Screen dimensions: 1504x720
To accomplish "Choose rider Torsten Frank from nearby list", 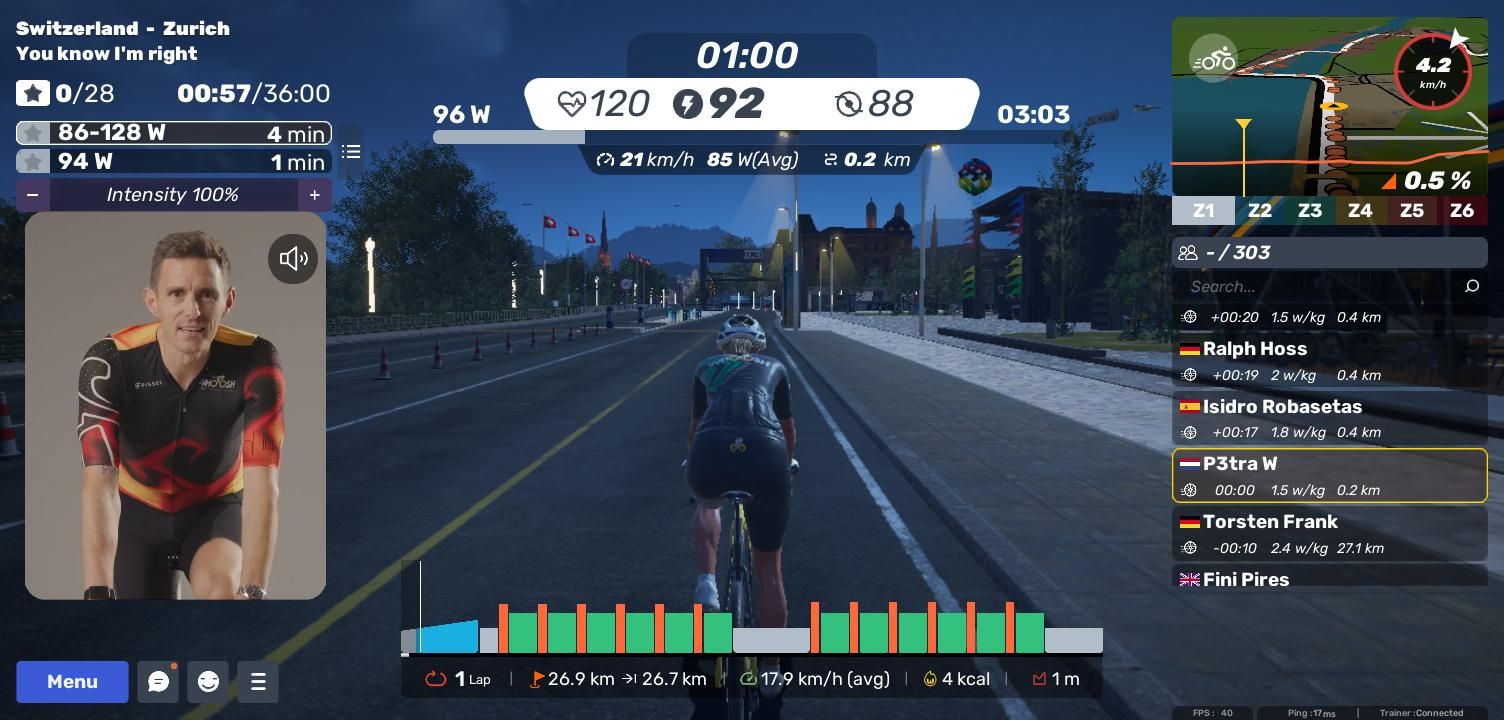I will pyautogui.click(x=1329, y=534).
